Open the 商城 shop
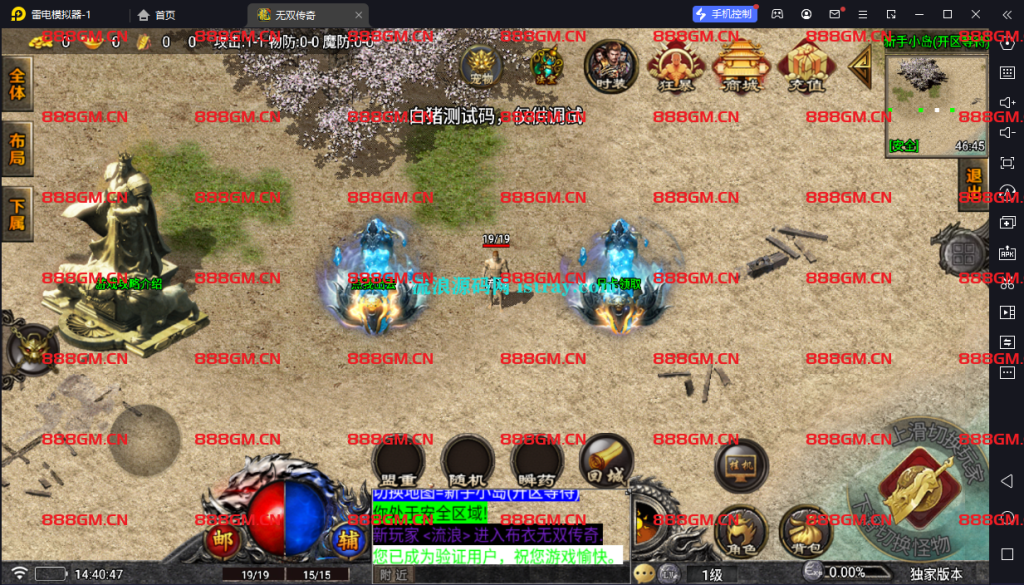 [740, 66]
